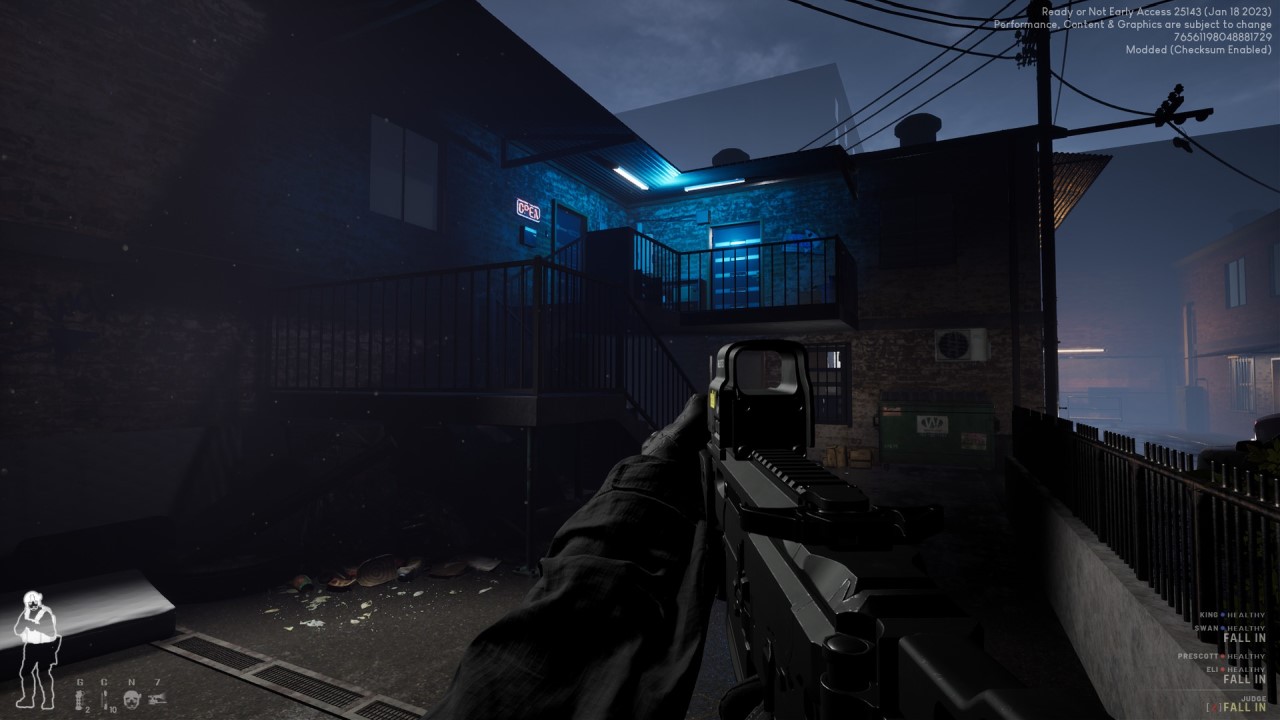The height and width of the screenshot is (720, 1280).
Task: Select the KING squad roster entry
Action: (x=1208, y=614)
